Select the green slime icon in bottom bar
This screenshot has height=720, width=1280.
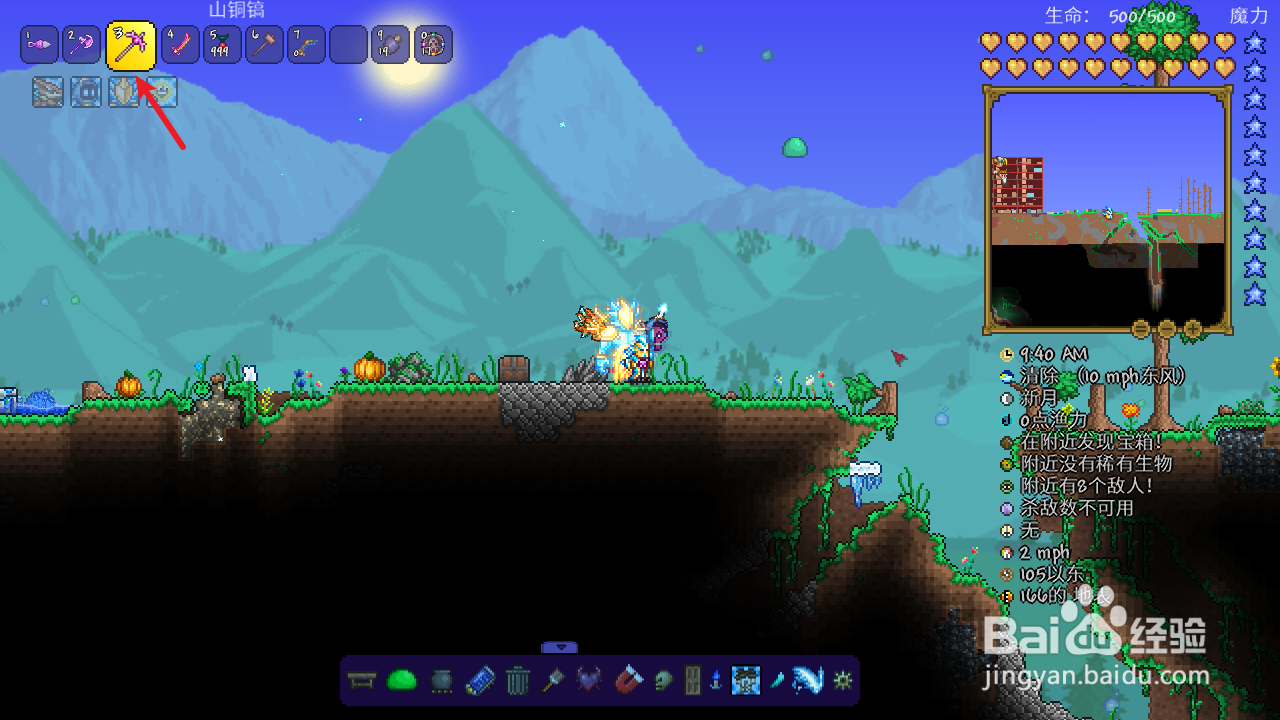pyautogui.click(x=402, y=681)
